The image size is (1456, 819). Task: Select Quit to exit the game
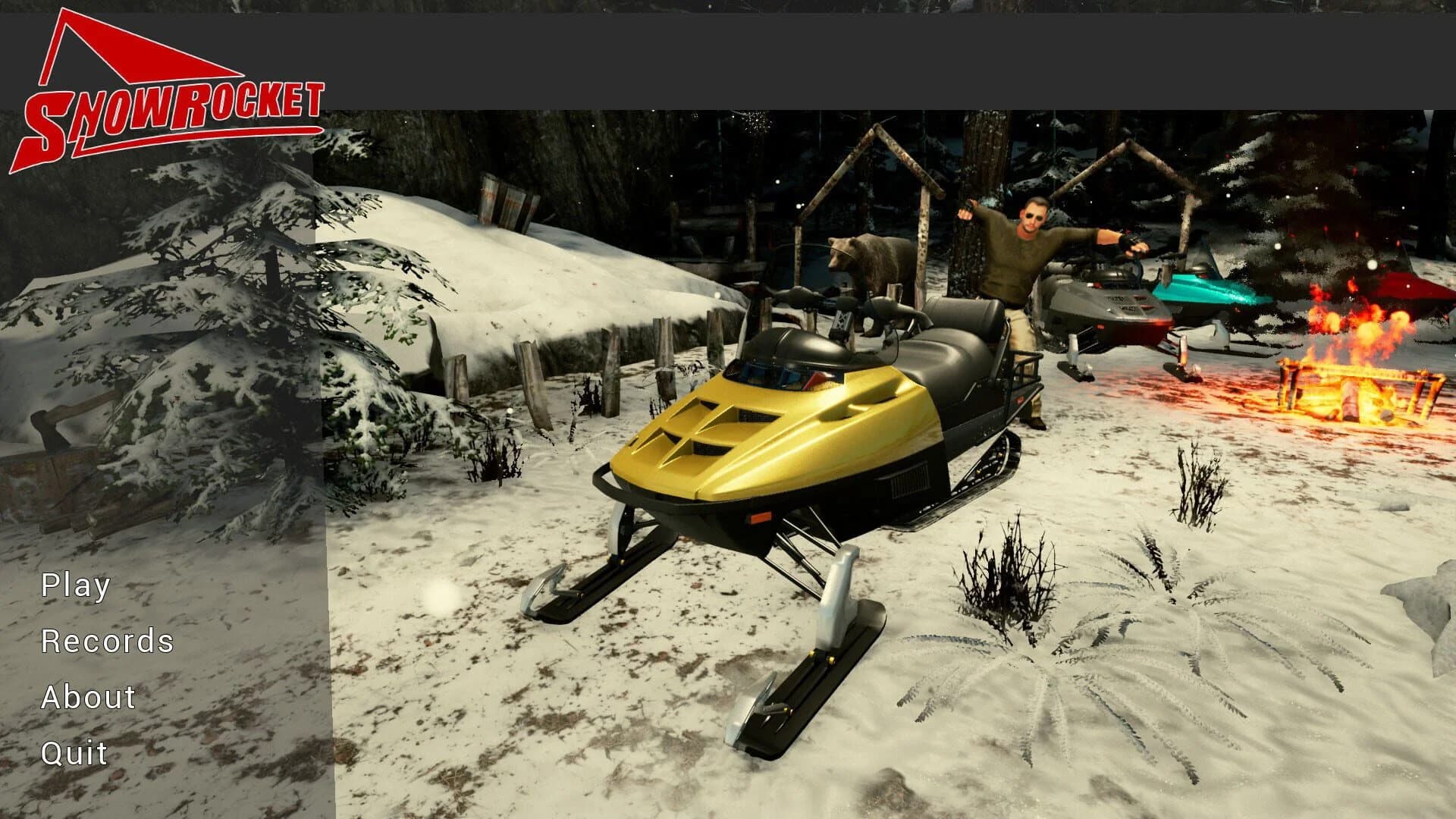[74, 753]
